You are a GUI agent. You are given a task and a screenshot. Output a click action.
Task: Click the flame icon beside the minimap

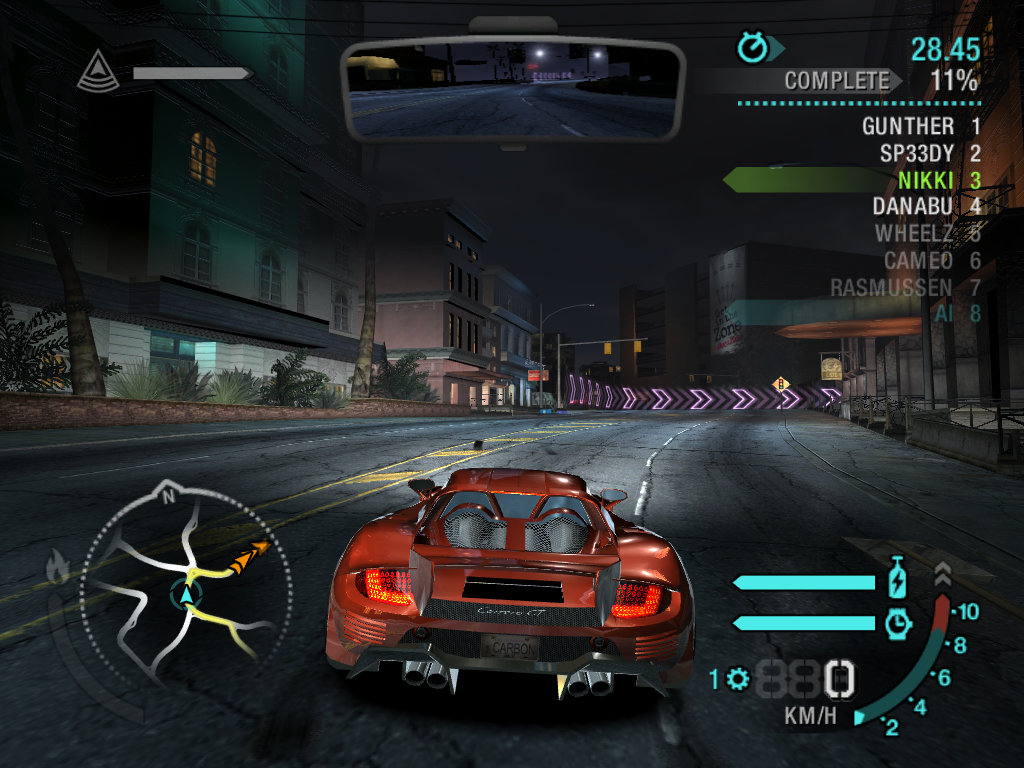(57, 567)
